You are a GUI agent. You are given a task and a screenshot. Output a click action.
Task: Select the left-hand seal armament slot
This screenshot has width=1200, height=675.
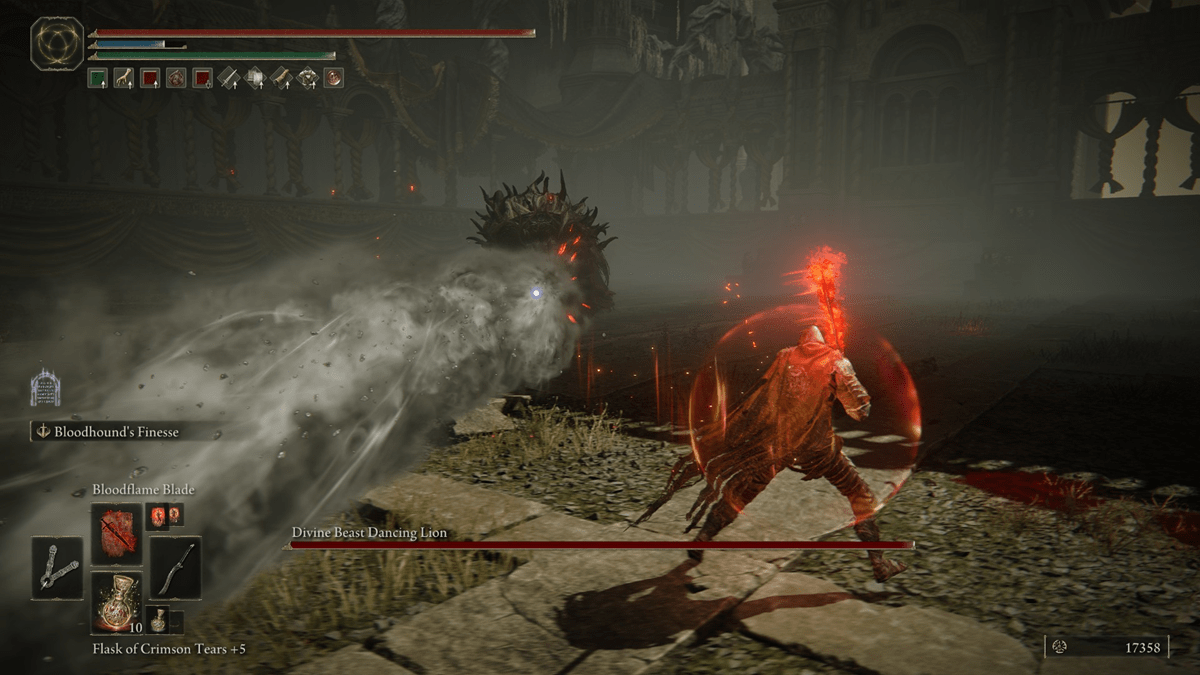pos(57,568)
